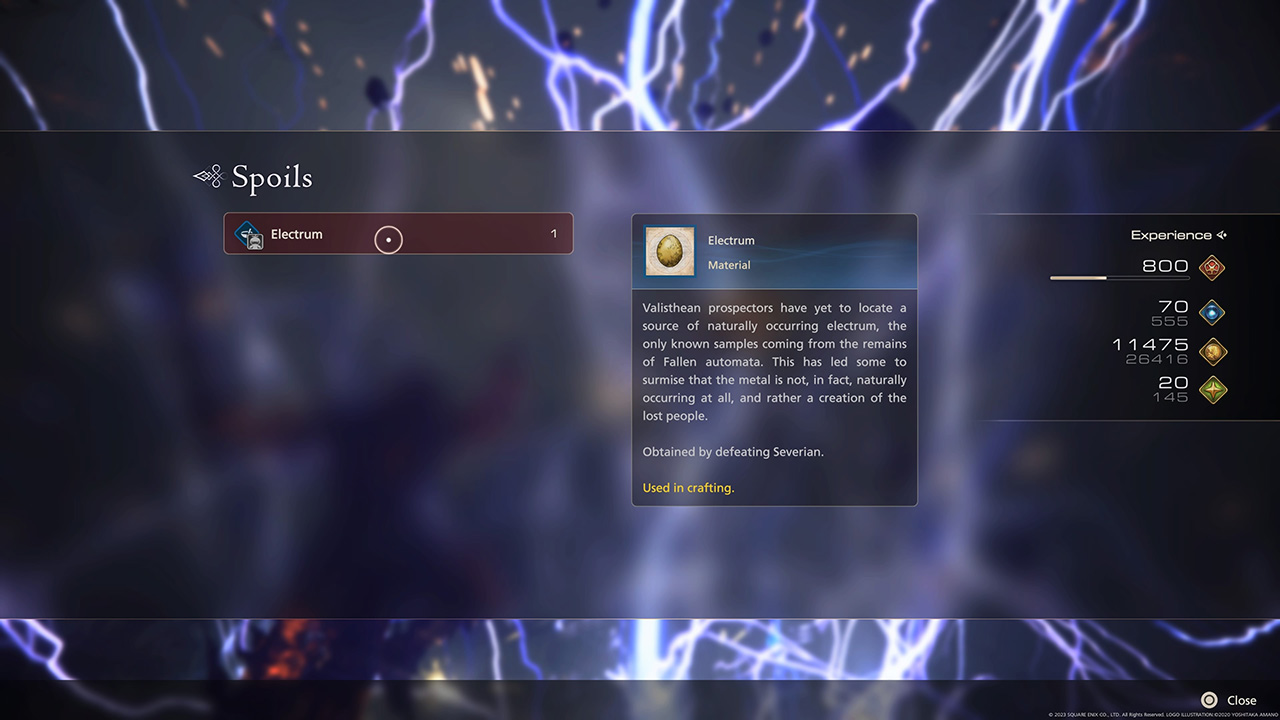Viewport: 1280px width, 720px height.
Task: Click the blue ability points icon
Action: pyautogui.click(x=1211, y=312)
